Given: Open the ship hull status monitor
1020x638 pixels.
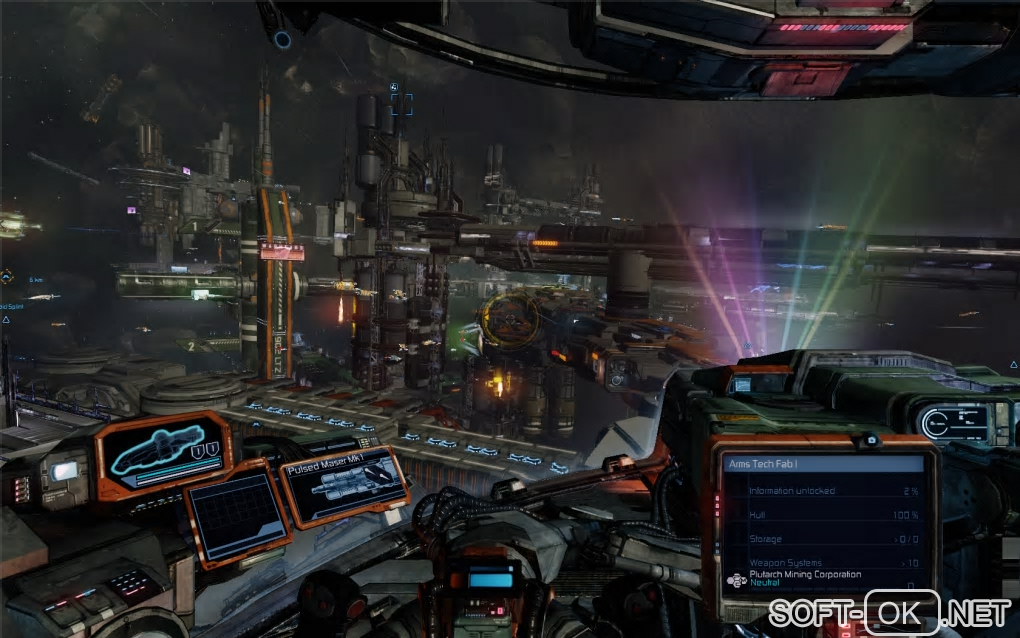Looking at the screenshot, I should 165,454.
